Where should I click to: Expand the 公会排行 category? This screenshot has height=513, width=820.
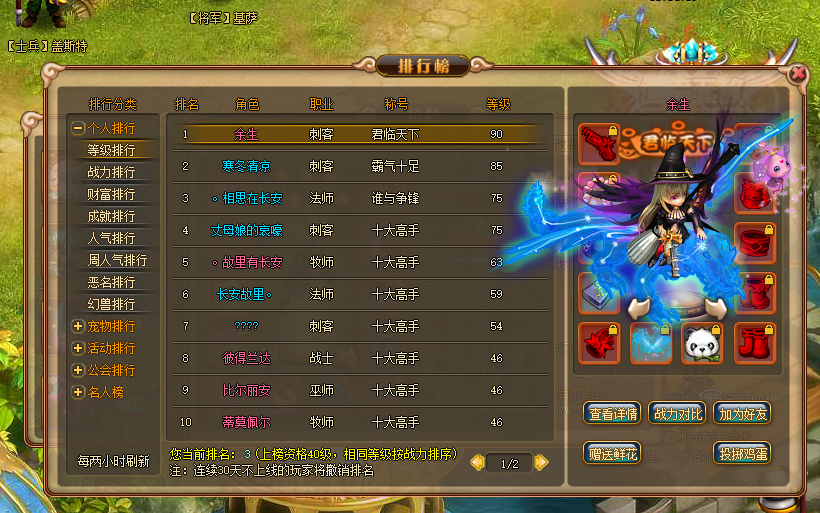tap(78, 370)
